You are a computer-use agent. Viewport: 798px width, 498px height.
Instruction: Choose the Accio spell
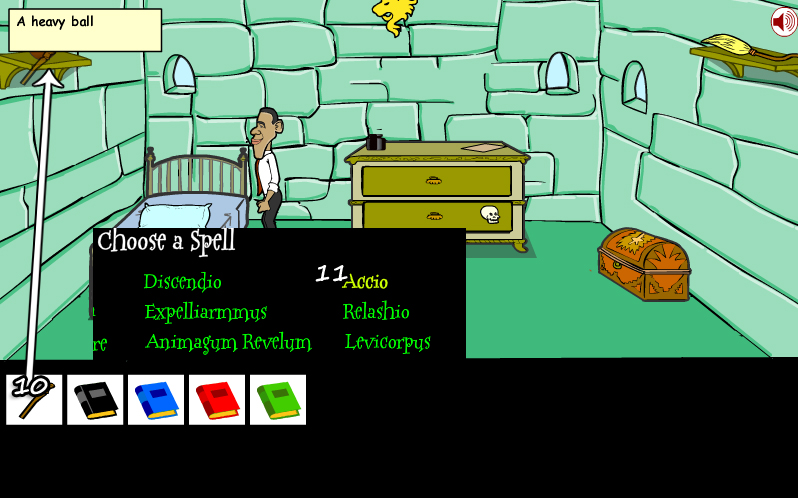tap(365, 282)
